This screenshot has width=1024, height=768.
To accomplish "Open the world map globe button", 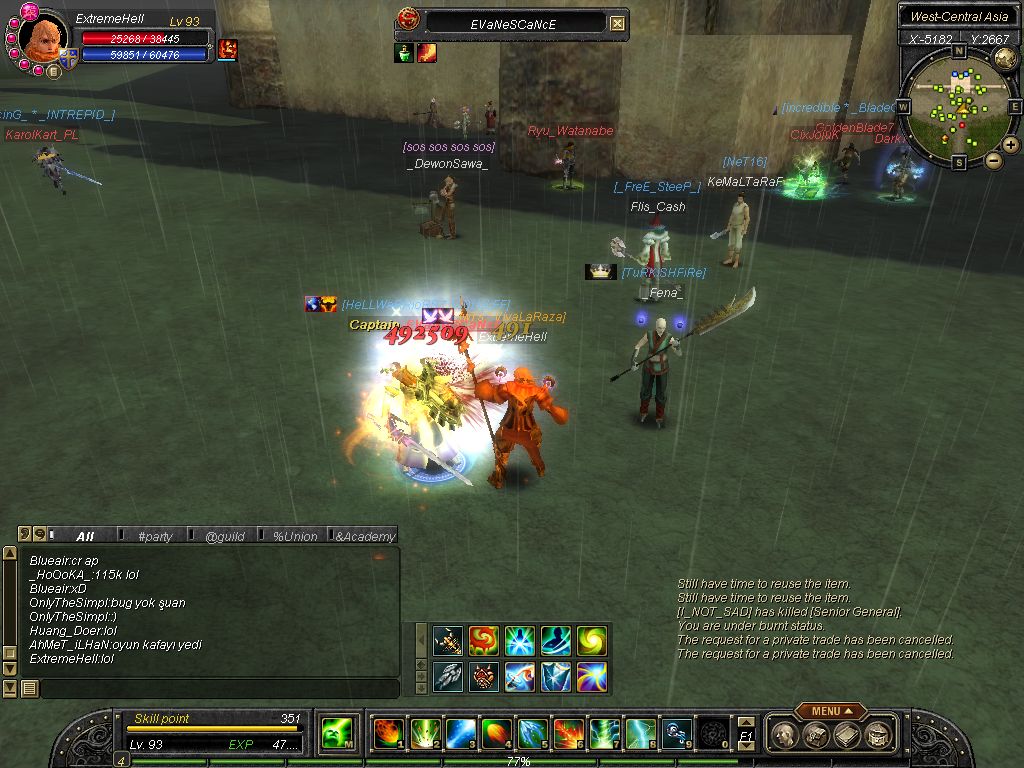I will (x=1005, y=59).
